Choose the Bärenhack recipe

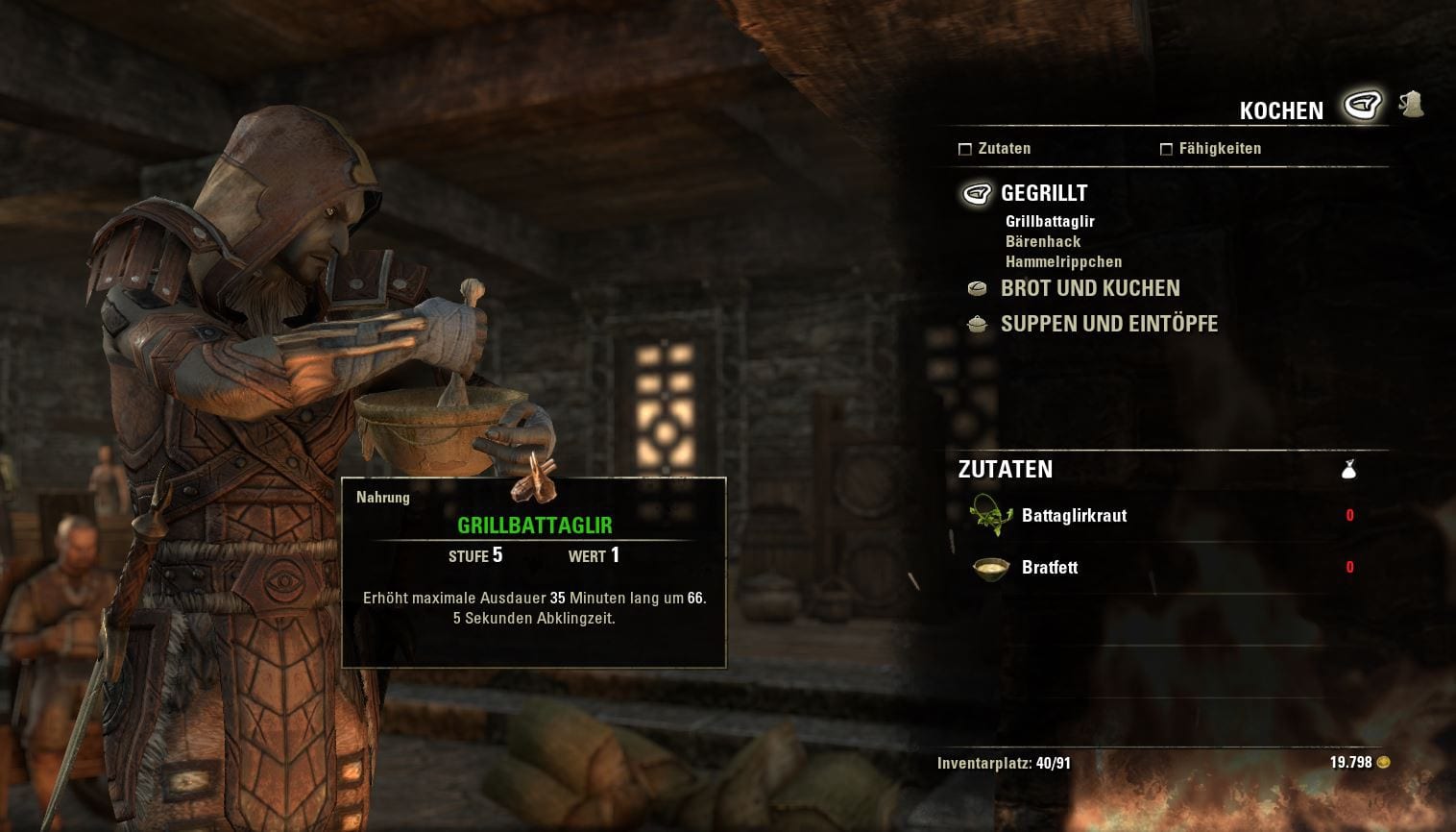[1043, 241]
